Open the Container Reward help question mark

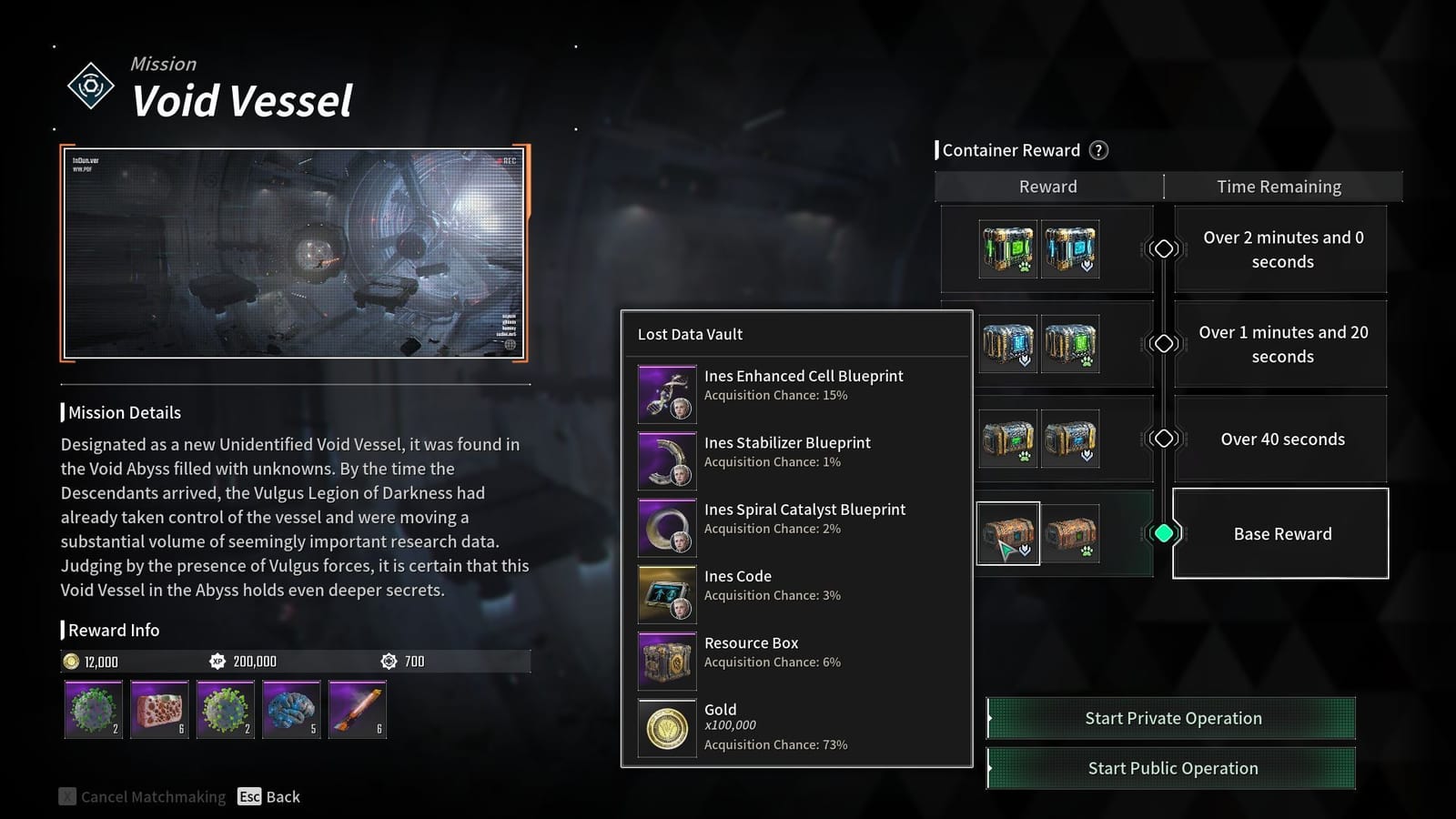point(1097,150)
